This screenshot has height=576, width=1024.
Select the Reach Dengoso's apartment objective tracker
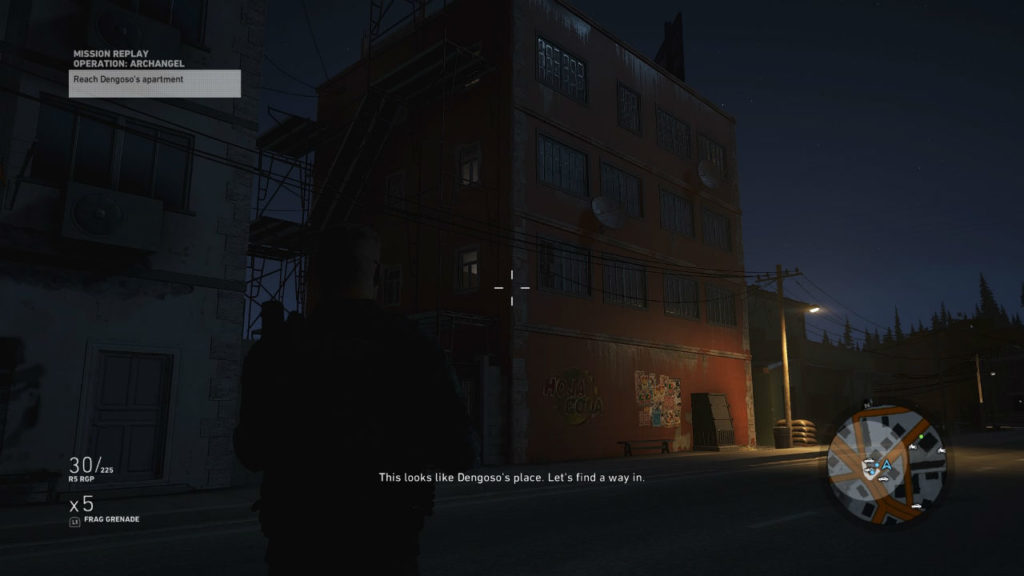[154, 82]
